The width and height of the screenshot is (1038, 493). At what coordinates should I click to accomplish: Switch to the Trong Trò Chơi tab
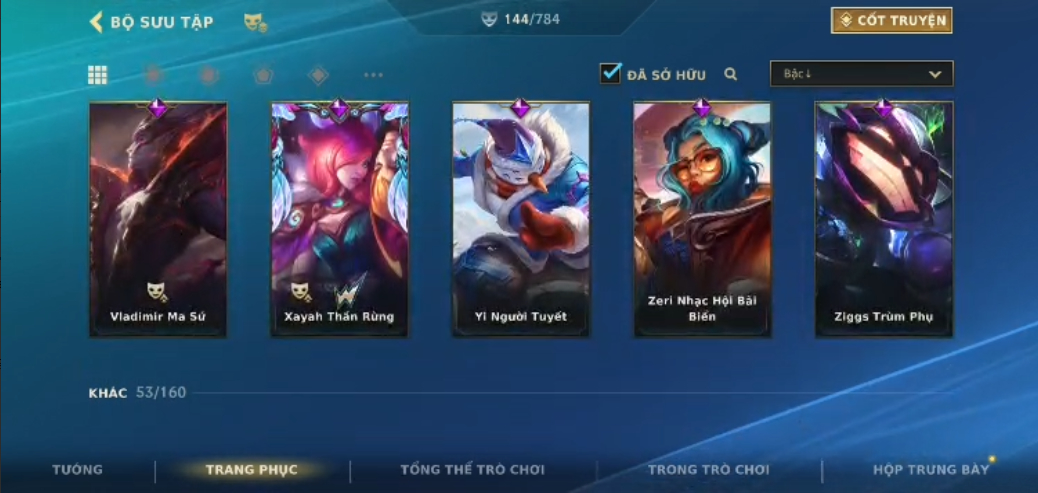point(708,470)
